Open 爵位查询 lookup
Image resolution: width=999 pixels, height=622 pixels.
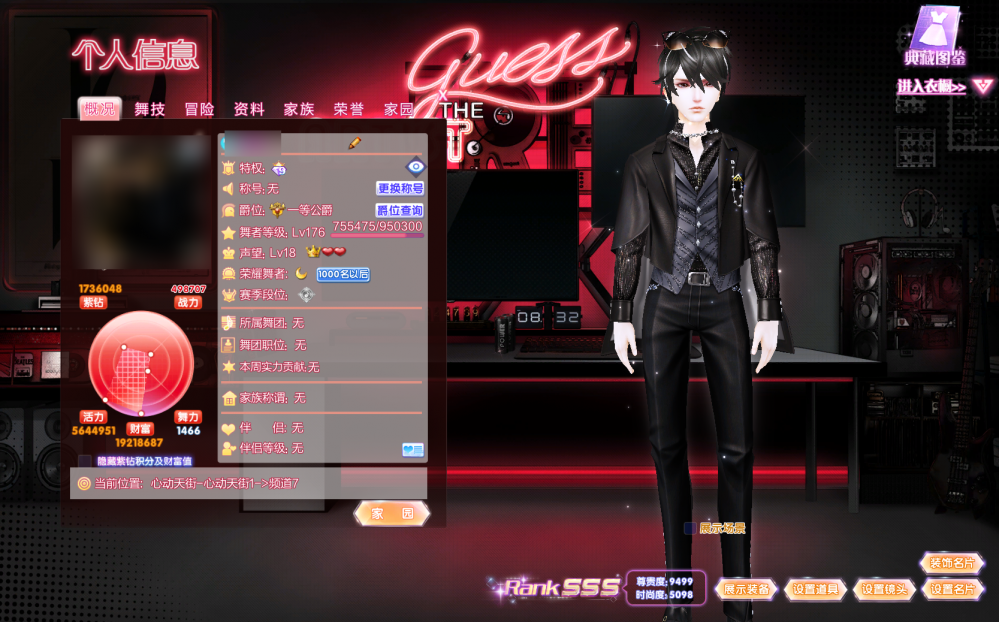(x=400, y=210)
